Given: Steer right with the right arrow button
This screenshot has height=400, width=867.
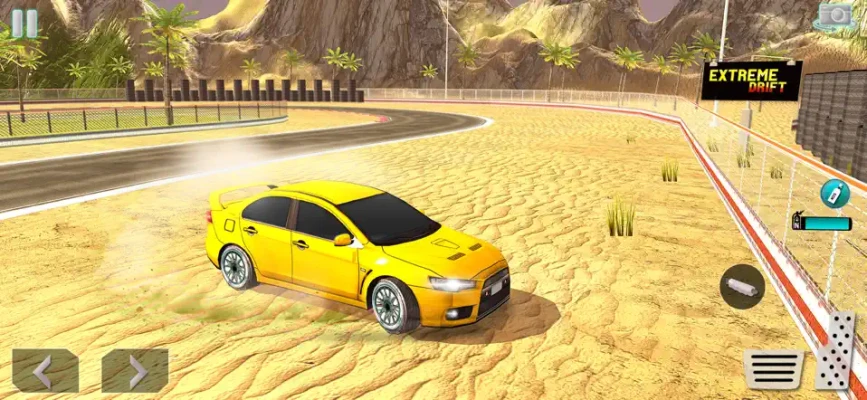Looking at the screenshot, I should coord(135,371).
